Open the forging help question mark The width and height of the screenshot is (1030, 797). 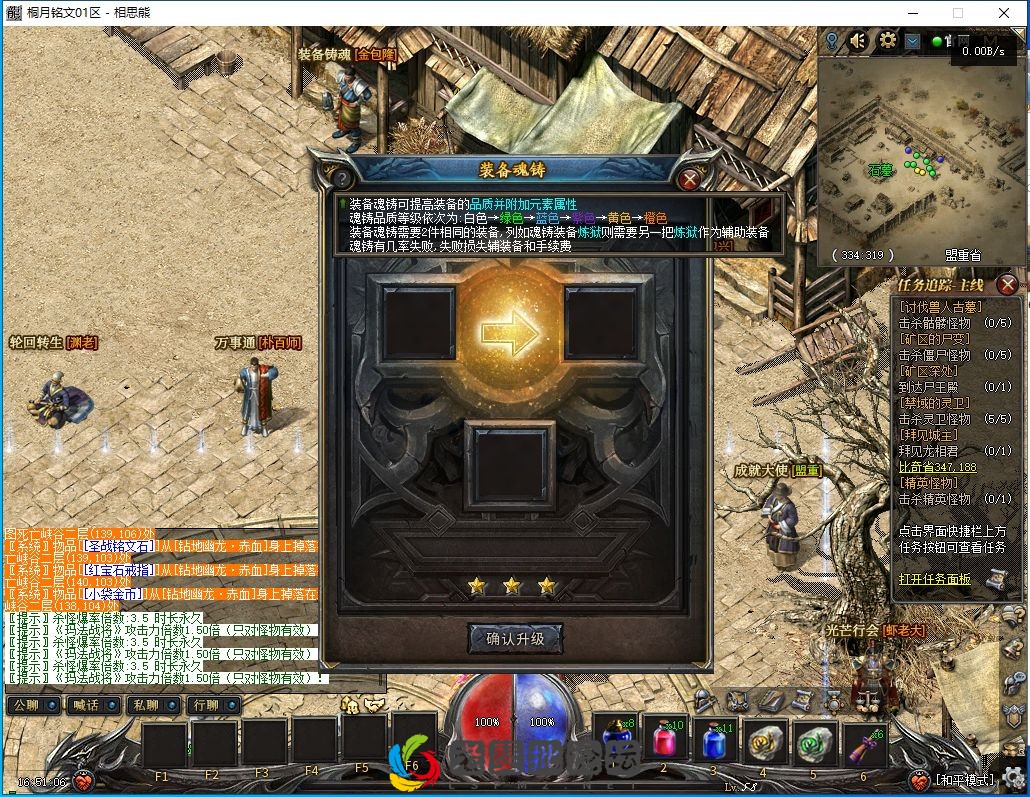(341, 179)
